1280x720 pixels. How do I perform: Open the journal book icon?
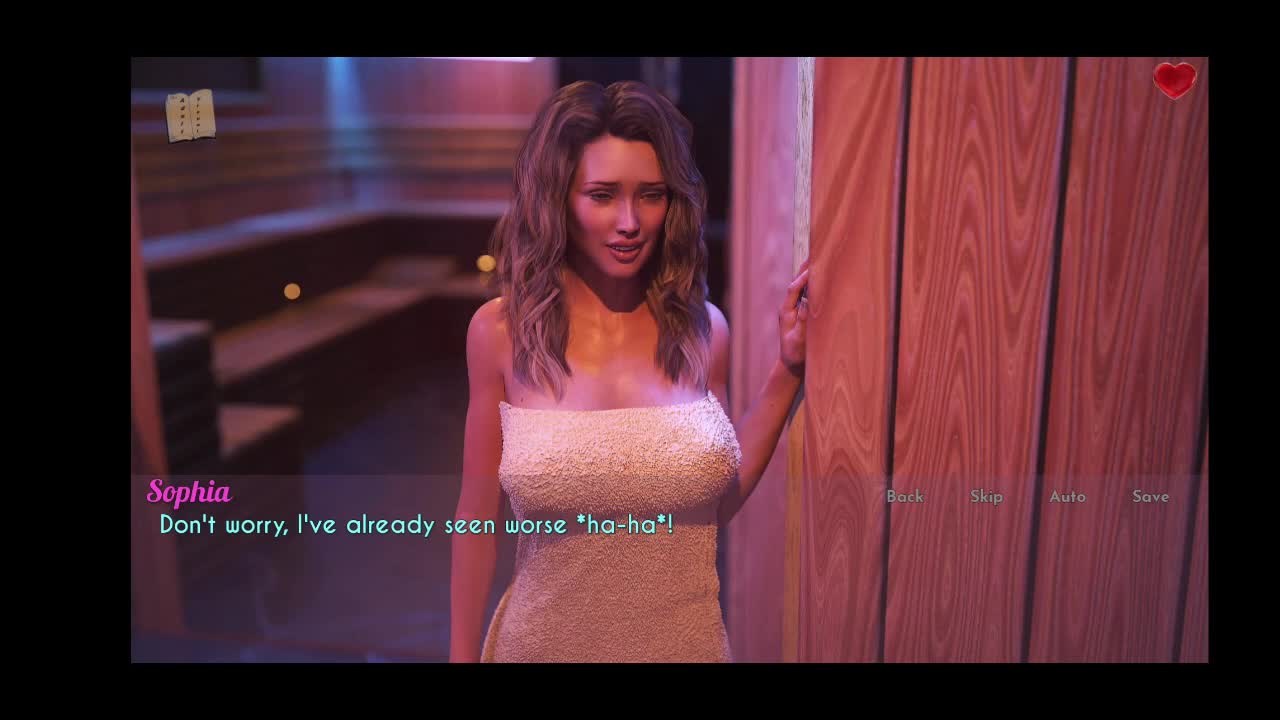tap(190, 115)
